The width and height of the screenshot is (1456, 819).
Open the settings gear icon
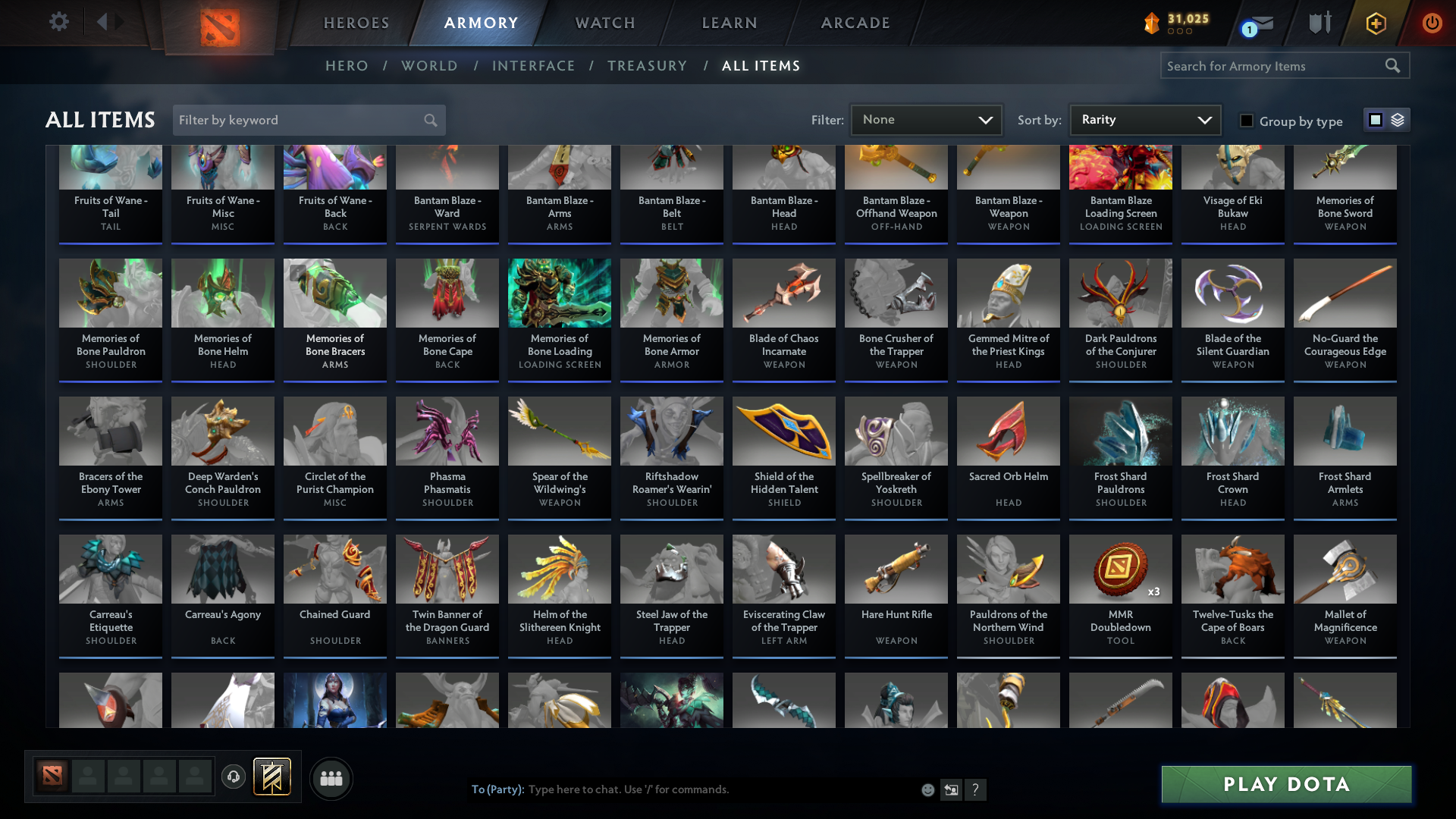[59, 22]
